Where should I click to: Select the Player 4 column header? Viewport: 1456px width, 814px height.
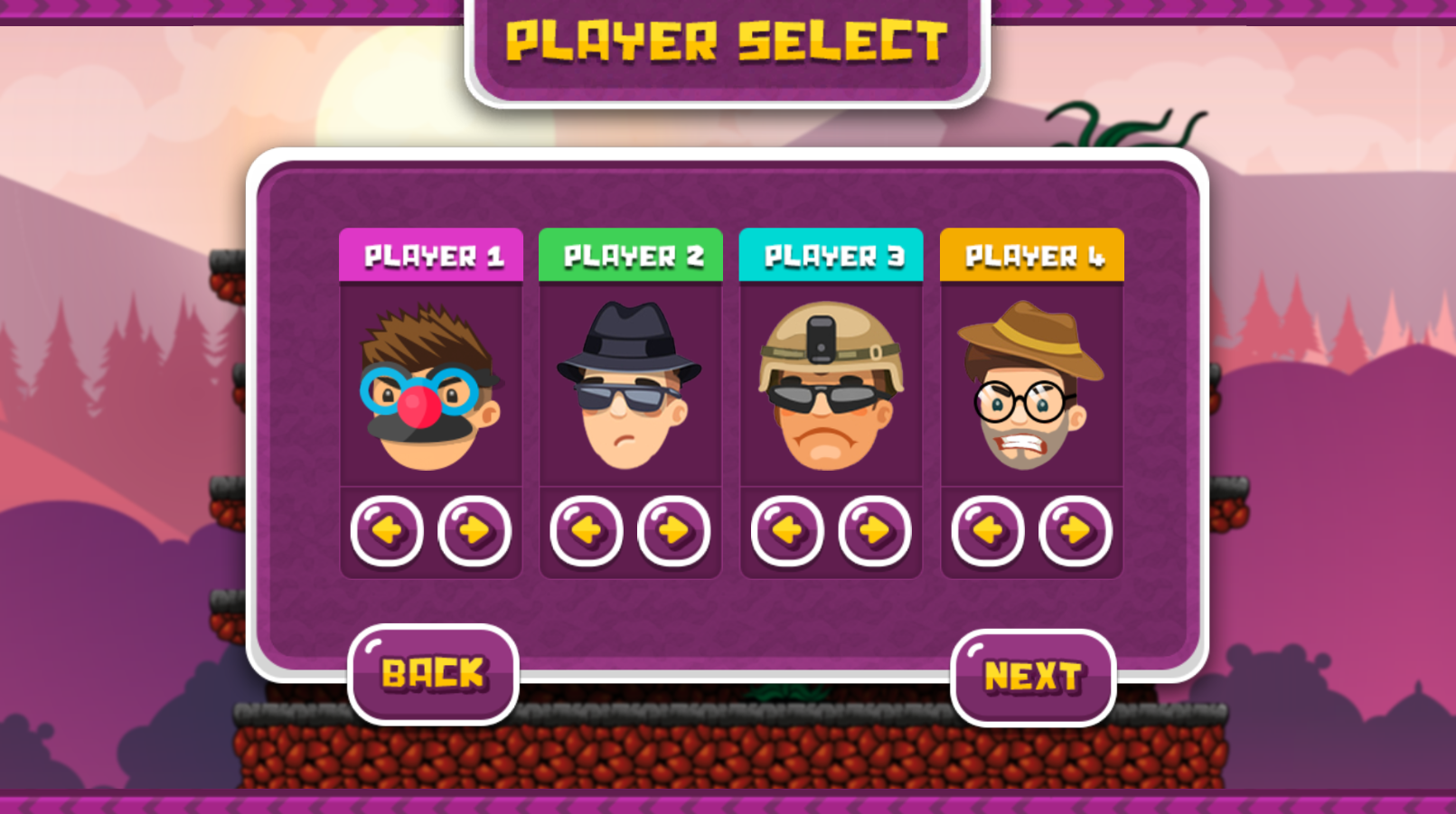pyautogui.click(x=1031, y=256)
